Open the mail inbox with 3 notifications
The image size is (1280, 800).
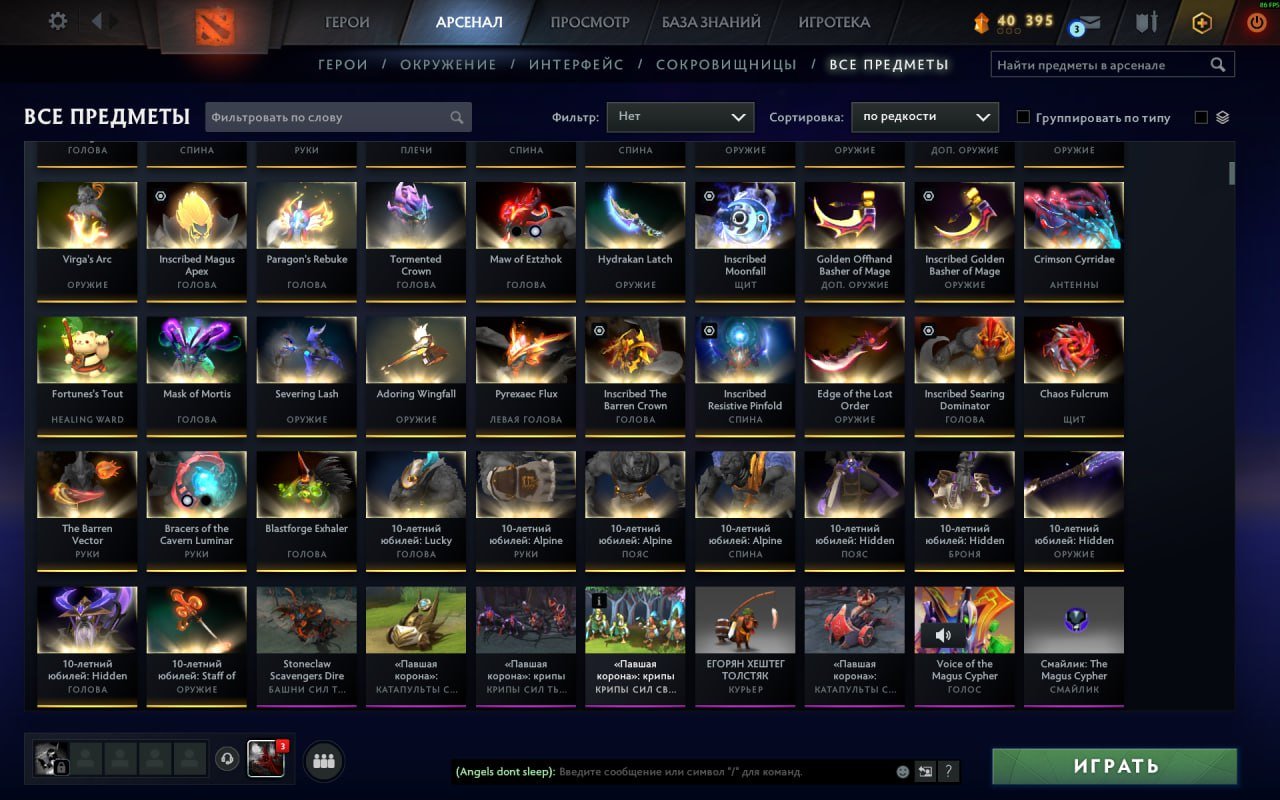pyautogui.click(x=1089, y=22)
